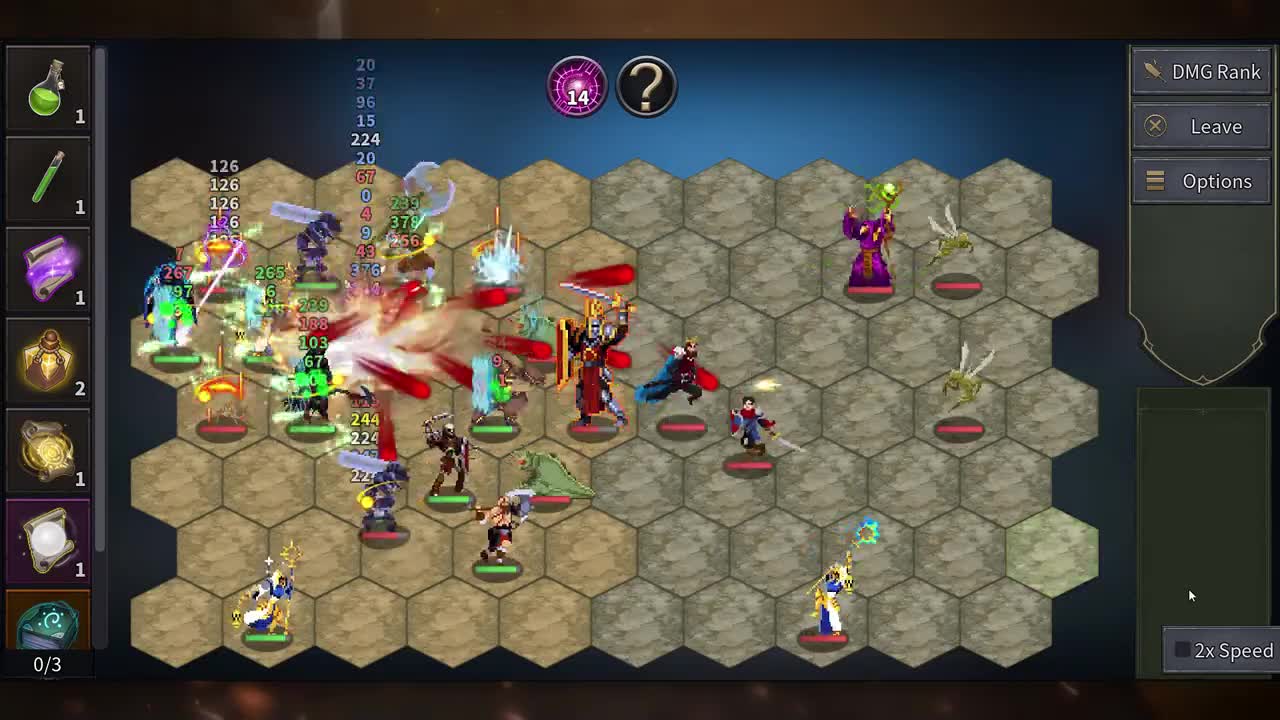Viewport: 1280px width, 720px height.
Task: Click the purple orb showing wave 14
Action: click(x=575, y=86)
